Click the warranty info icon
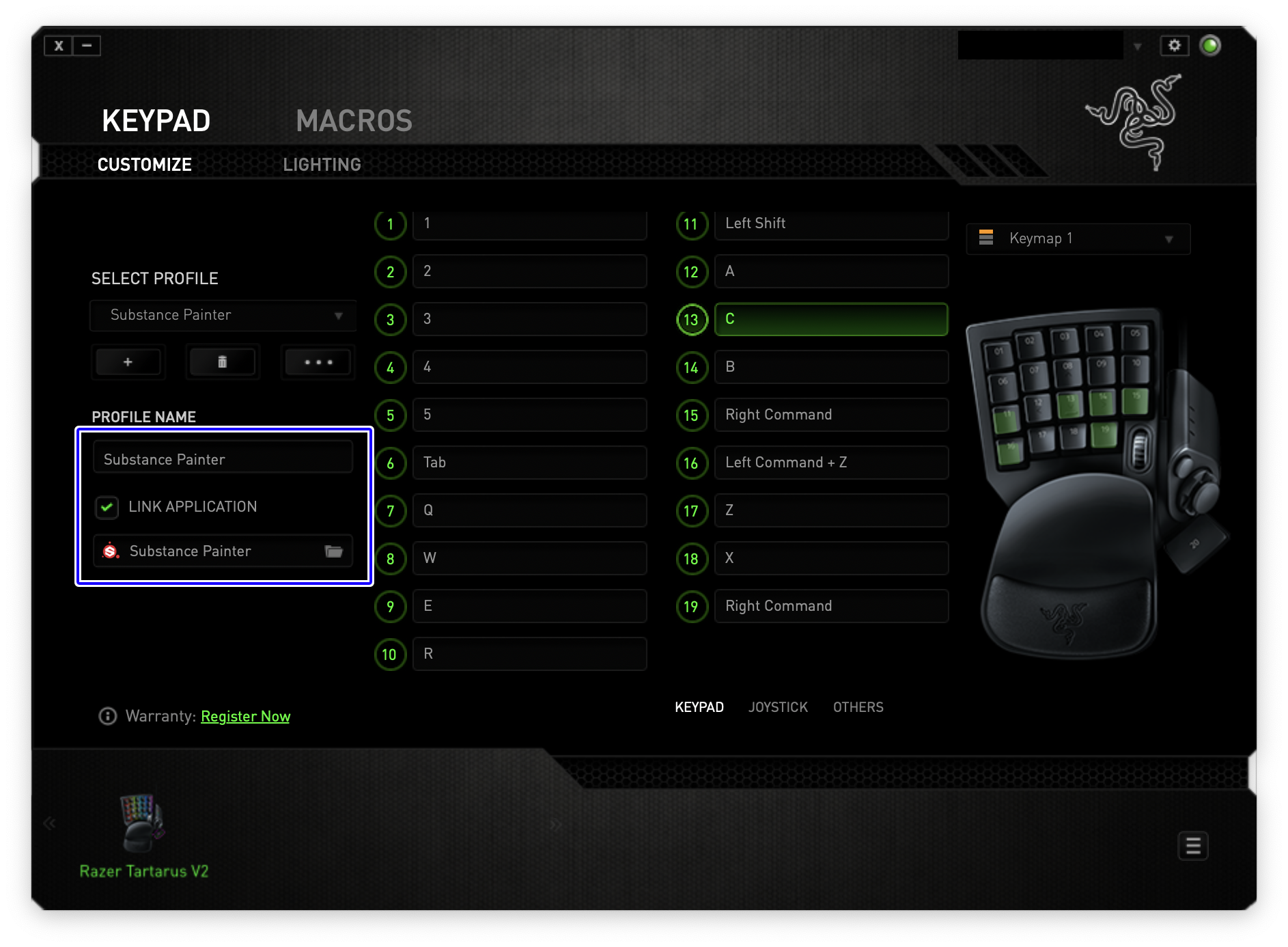This screenshot has width=1288, height=947. (x=107, y=716)
